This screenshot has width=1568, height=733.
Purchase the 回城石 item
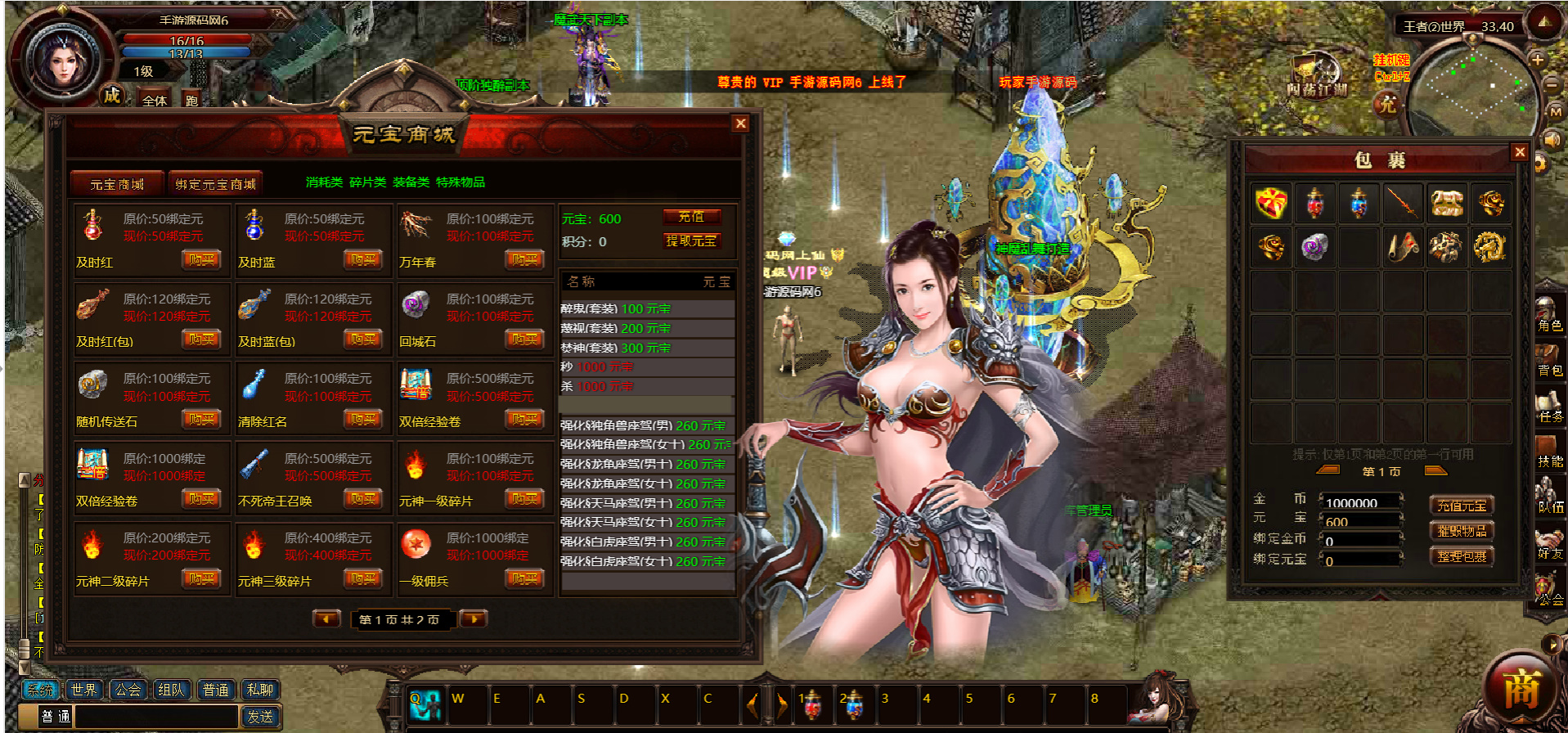[x=524, y=340]
